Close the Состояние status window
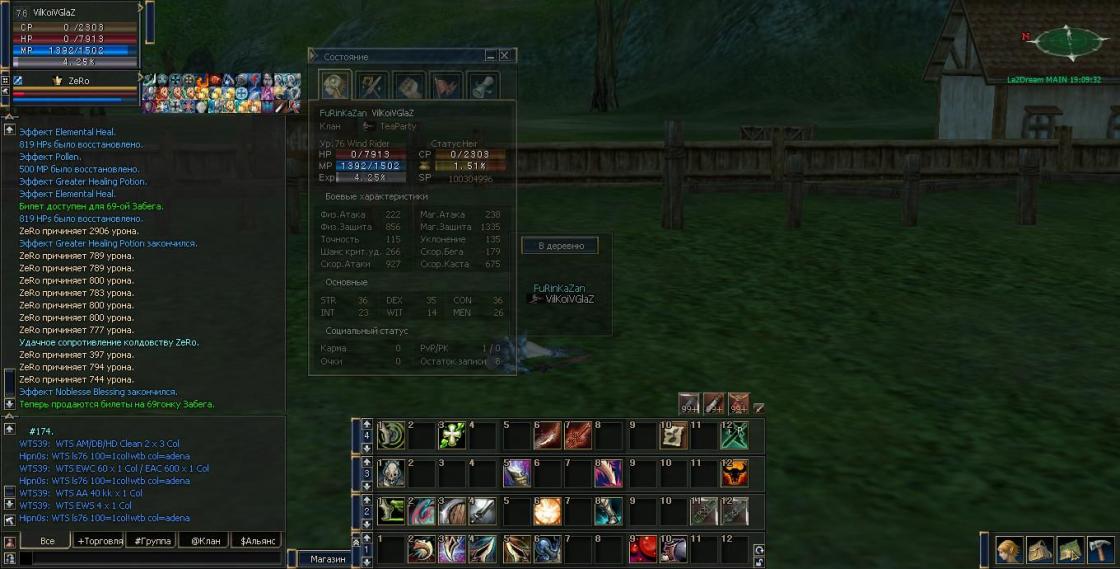 pyautogui.click(x=505, y=56)
